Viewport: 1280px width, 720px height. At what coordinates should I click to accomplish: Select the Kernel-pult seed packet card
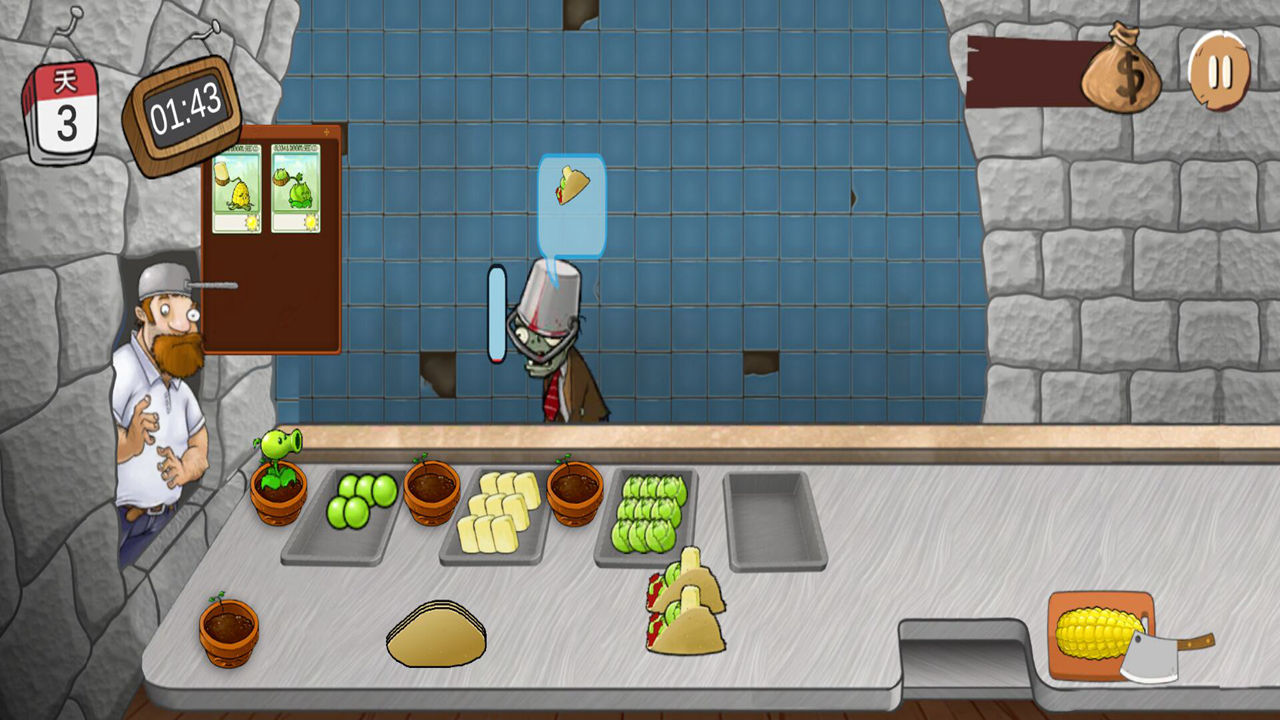point(237,190)
